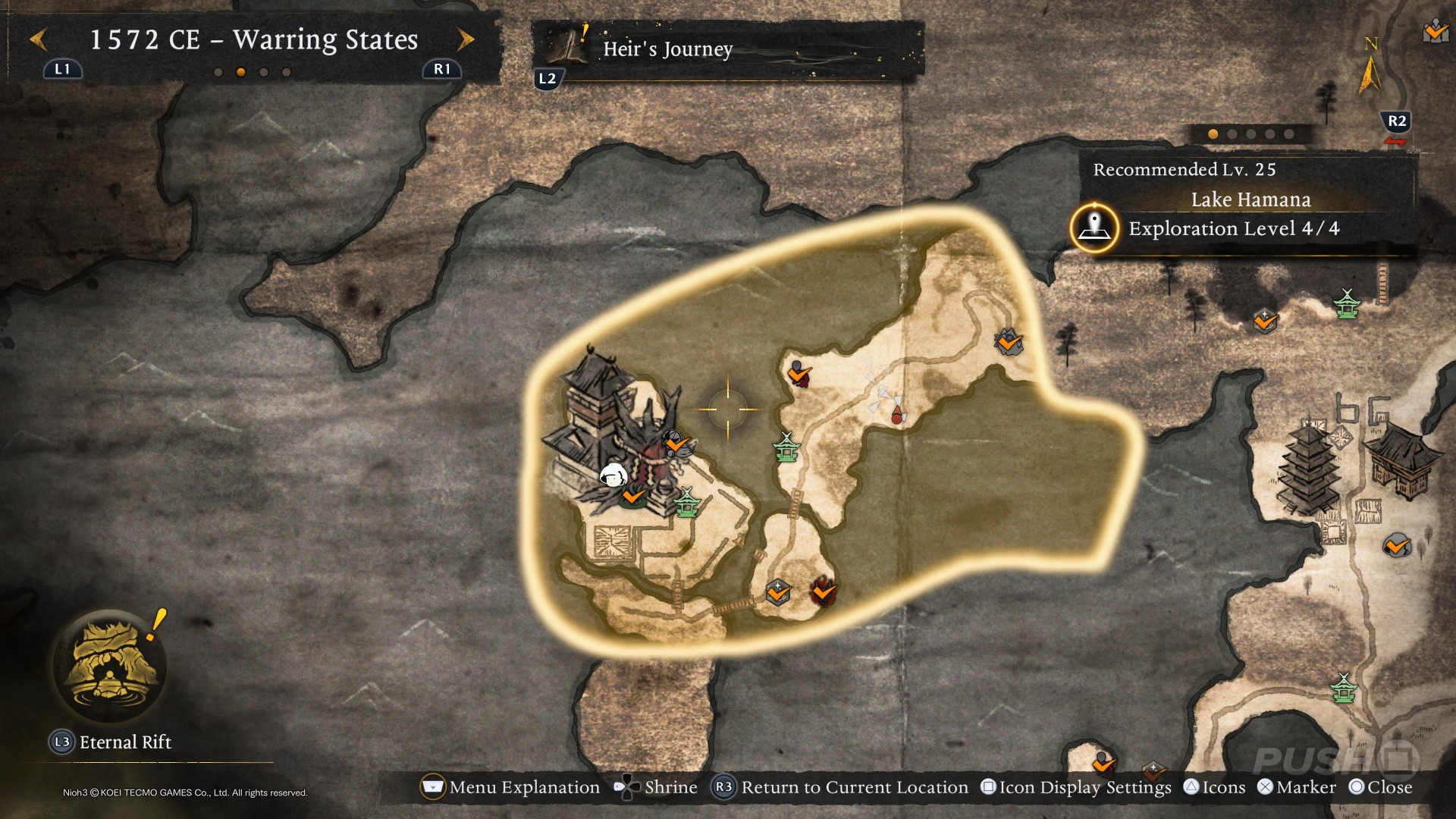Viewport: 1456px width, 819px height.
Task: Select the shrine marker right of the crosshair
Action: (786, 447)
